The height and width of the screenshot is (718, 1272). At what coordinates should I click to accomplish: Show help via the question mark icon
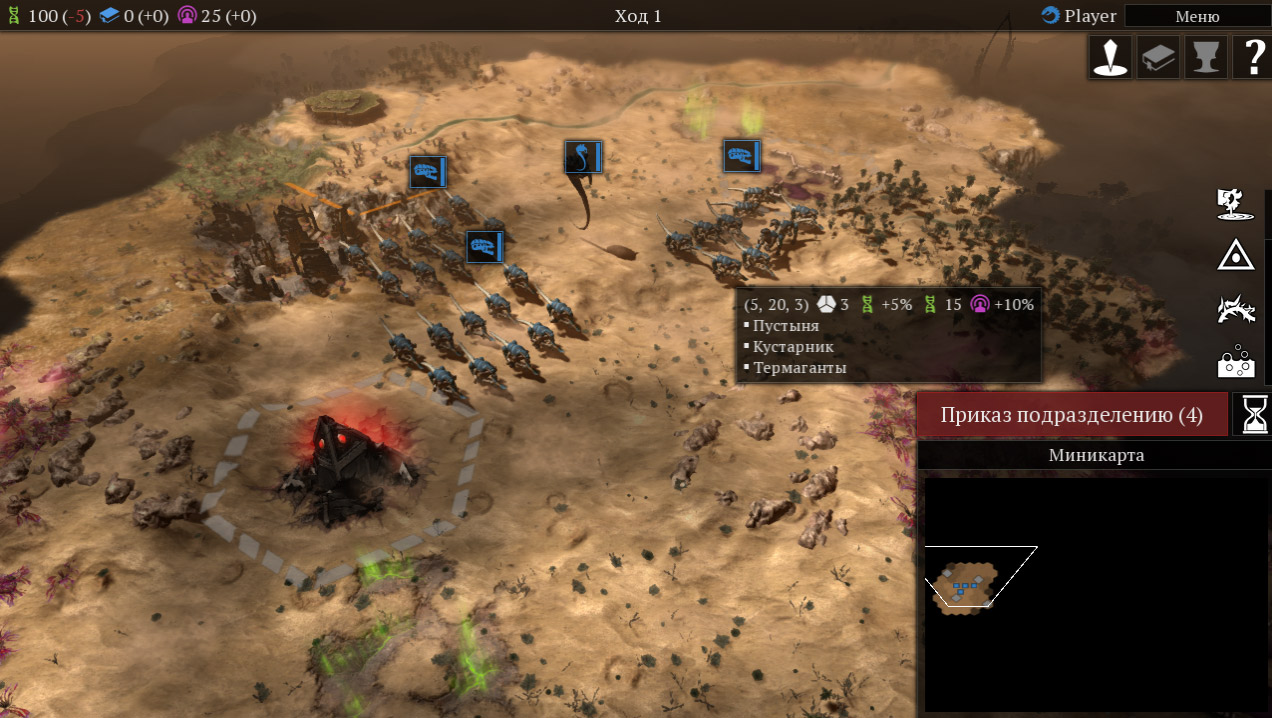click(x=1252, y=57)
